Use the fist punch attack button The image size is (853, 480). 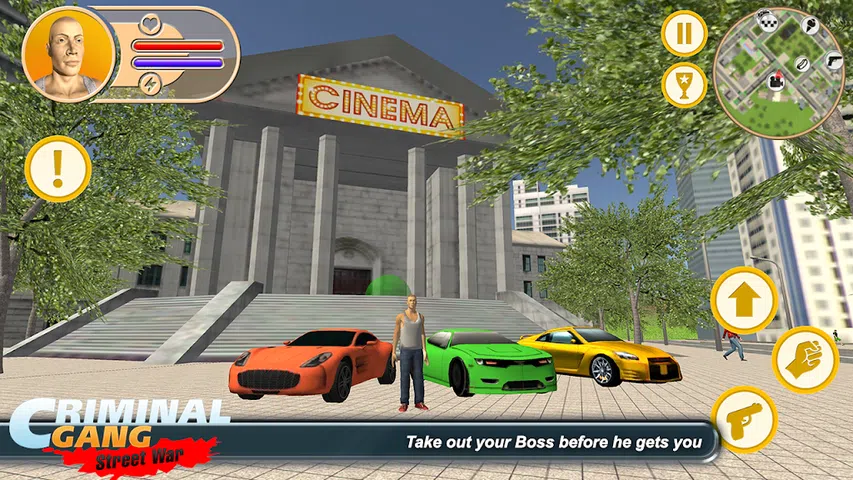(x=804, y=359)
